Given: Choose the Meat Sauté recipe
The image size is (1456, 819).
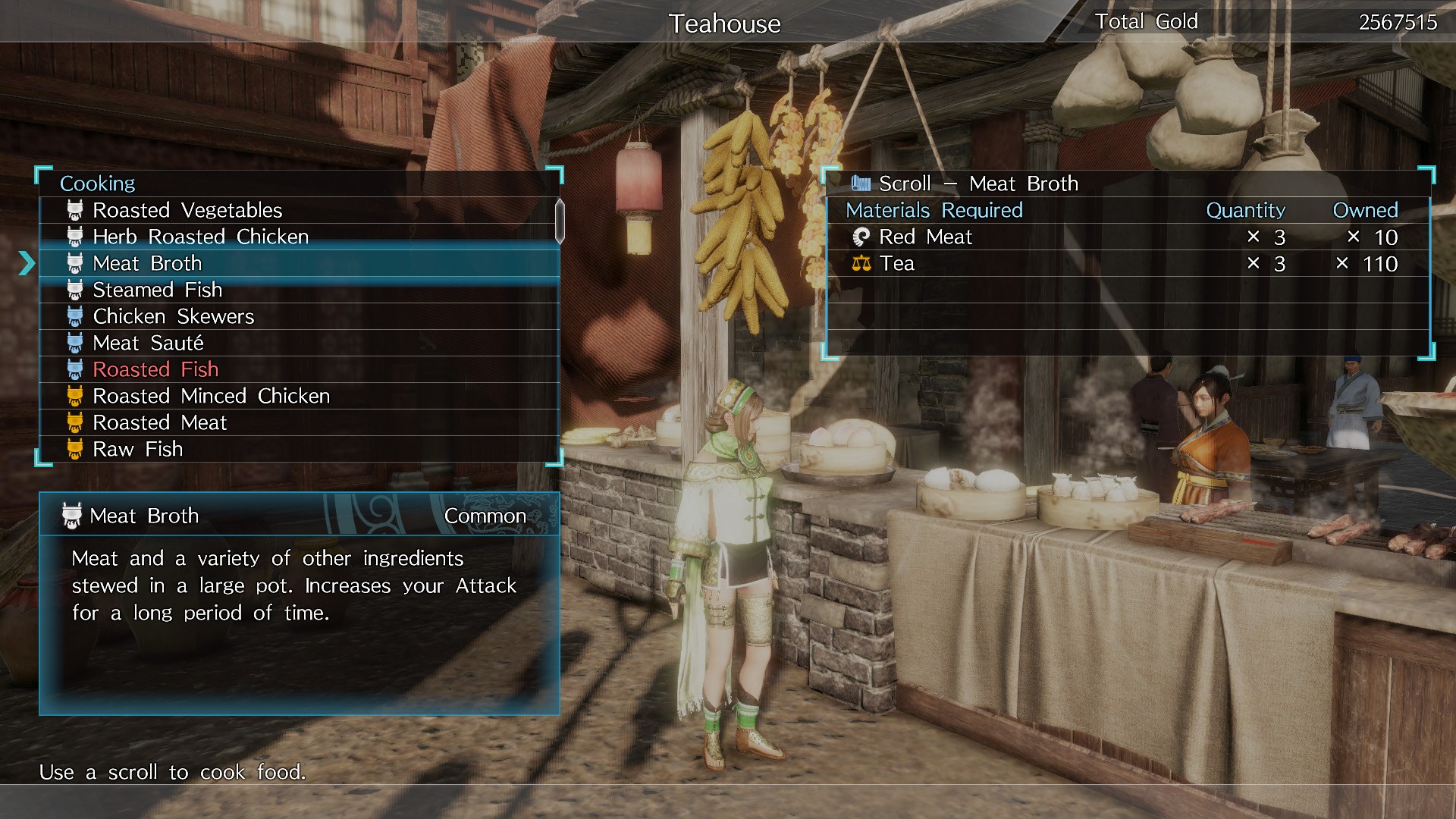Looking at the screenshot, I should click(148, 343).
